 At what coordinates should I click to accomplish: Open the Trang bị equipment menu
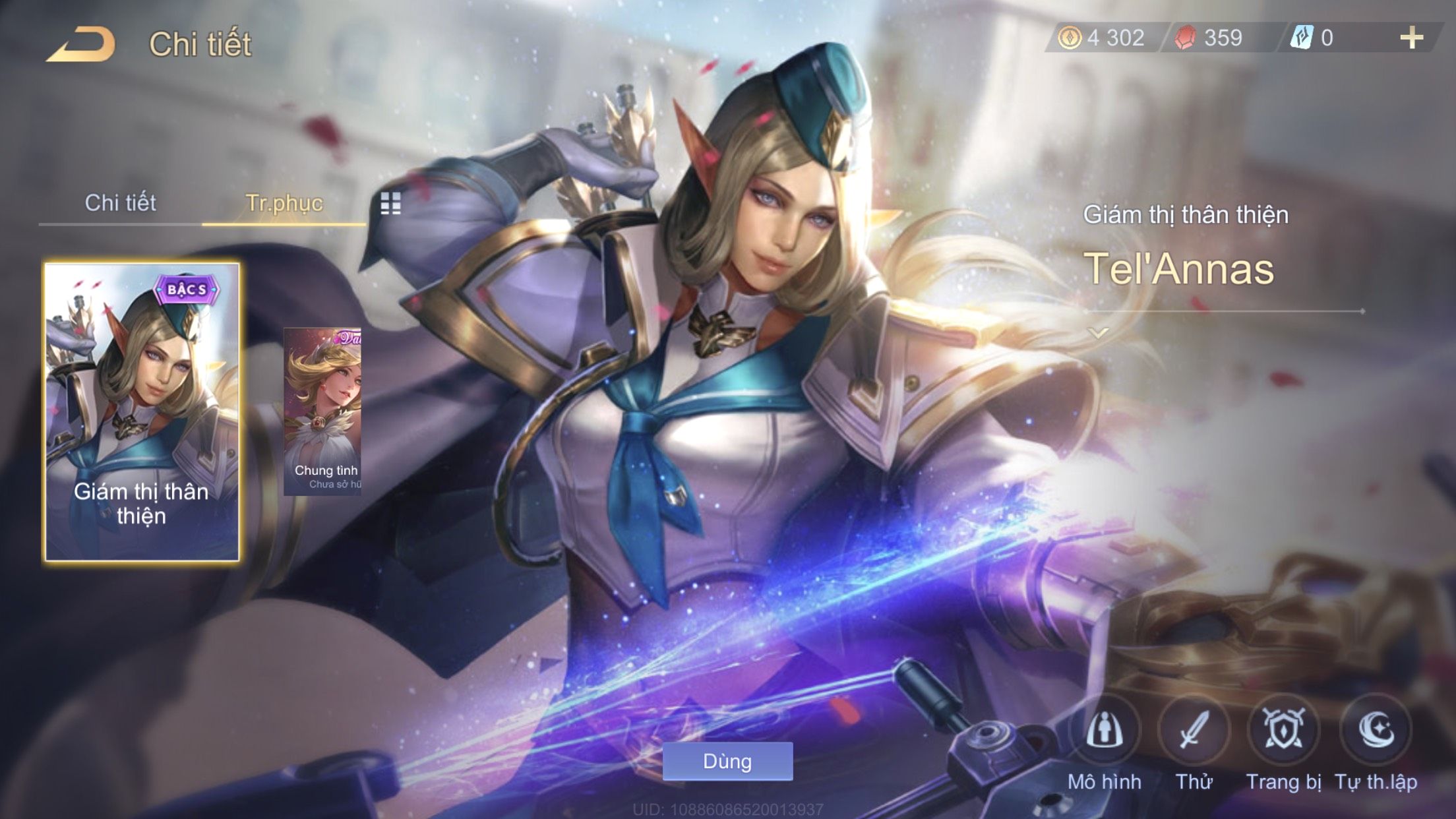pyautogui.click(x=1283, y=731)
